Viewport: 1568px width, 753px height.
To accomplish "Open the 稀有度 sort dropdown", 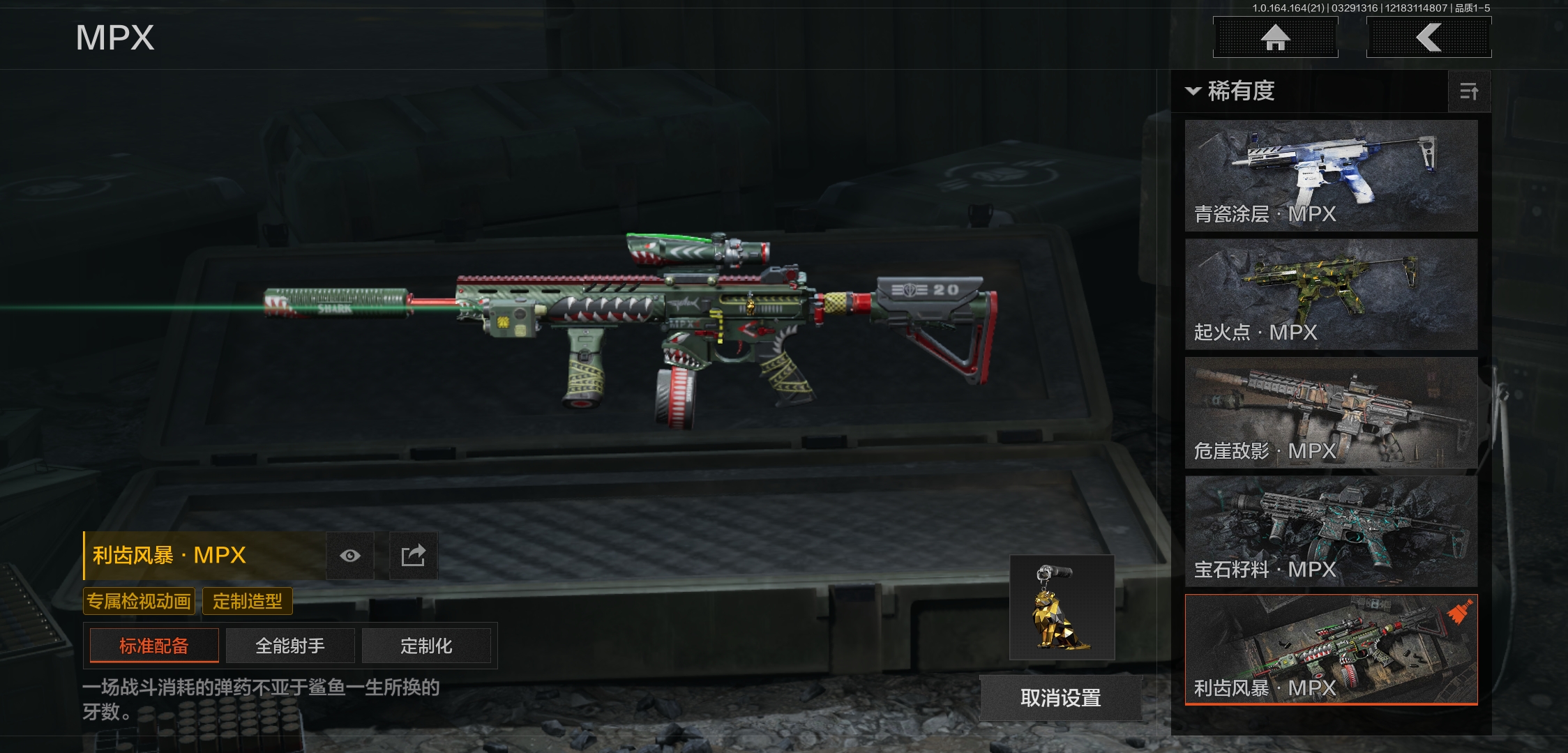I will 1232,91.
